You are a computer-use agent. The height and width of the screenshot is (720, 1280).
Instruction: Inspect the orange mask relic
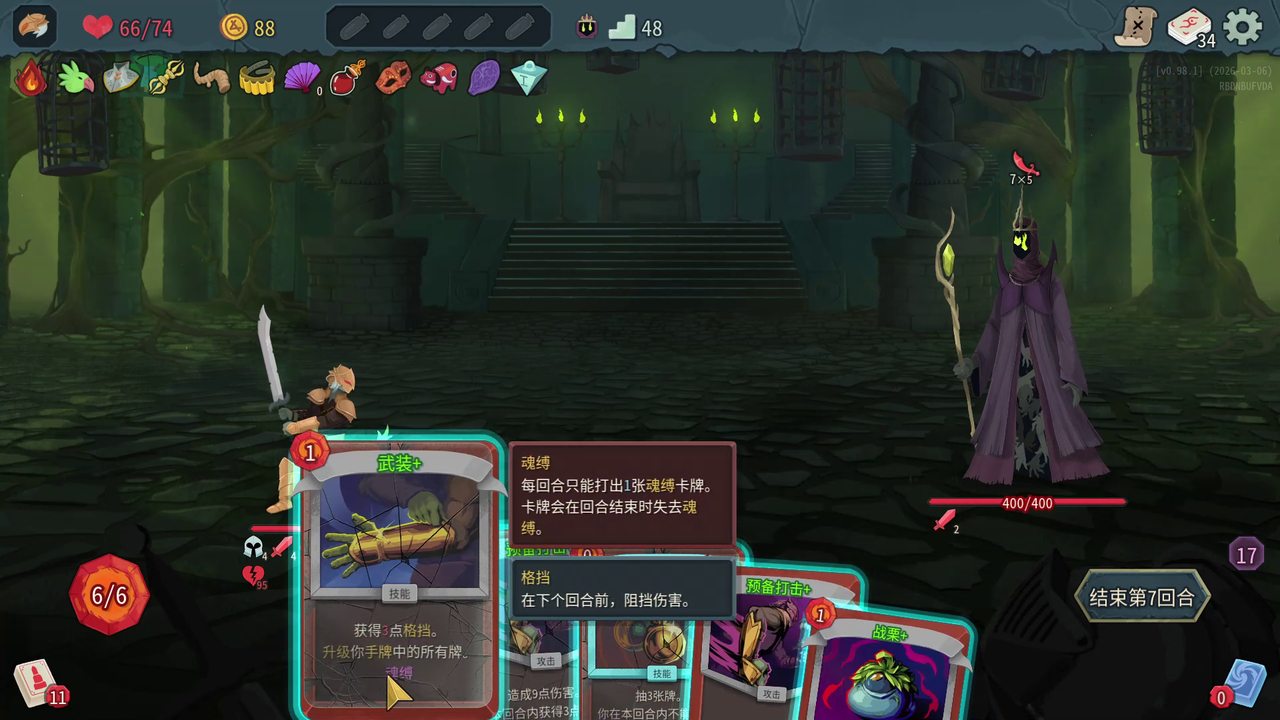[x=393, y=78]
